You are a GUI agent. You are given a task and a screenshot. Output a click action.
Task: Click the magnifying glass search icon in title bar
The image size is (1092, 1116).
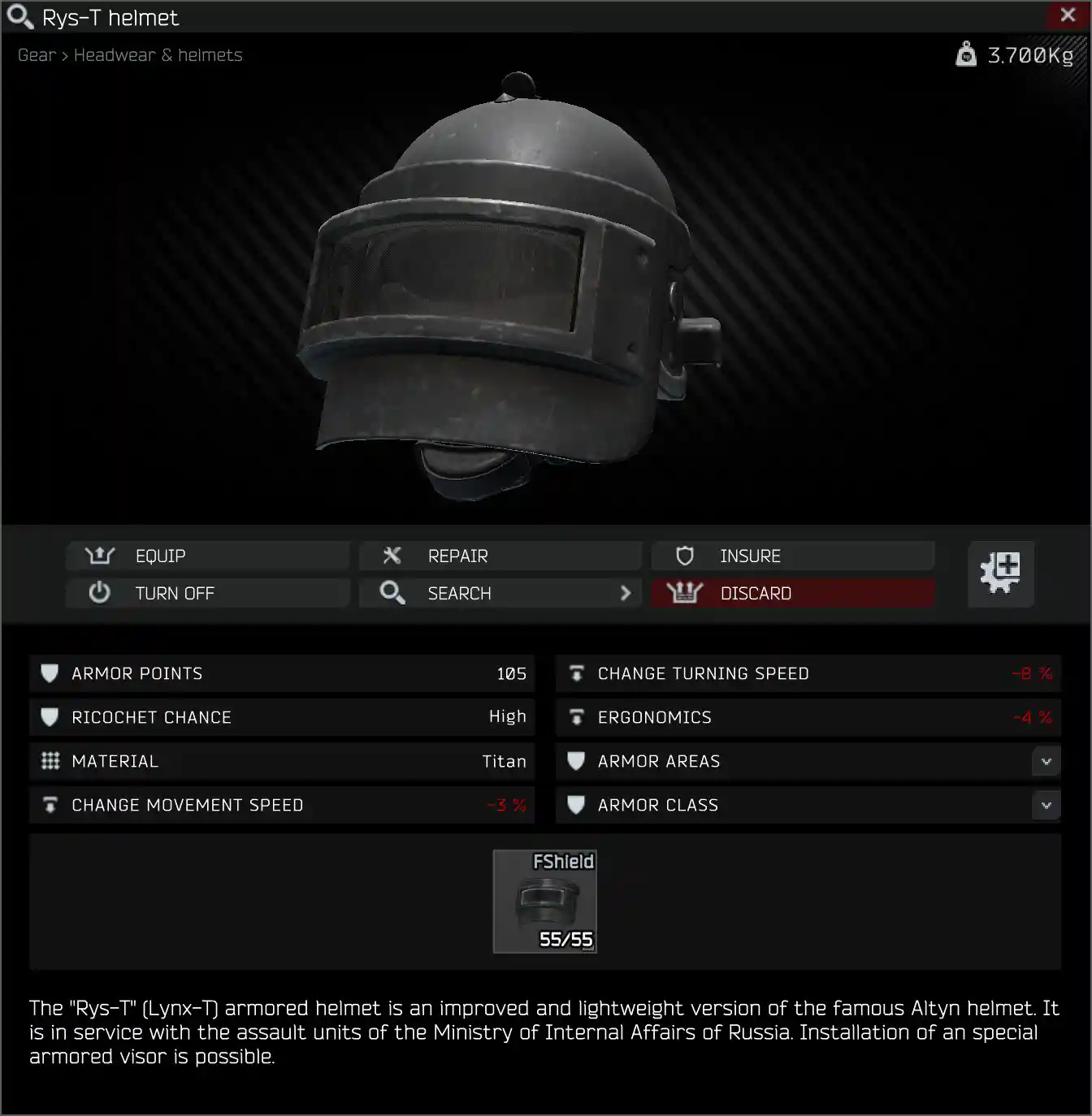click(19, 16)
